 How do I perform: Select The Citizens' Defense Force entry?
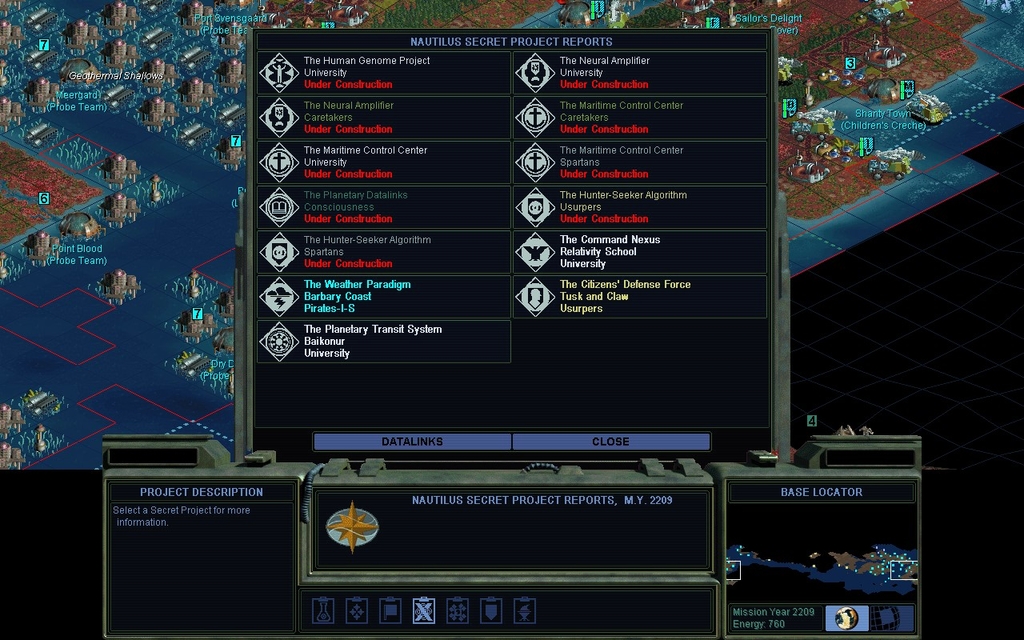click(640, 297)
